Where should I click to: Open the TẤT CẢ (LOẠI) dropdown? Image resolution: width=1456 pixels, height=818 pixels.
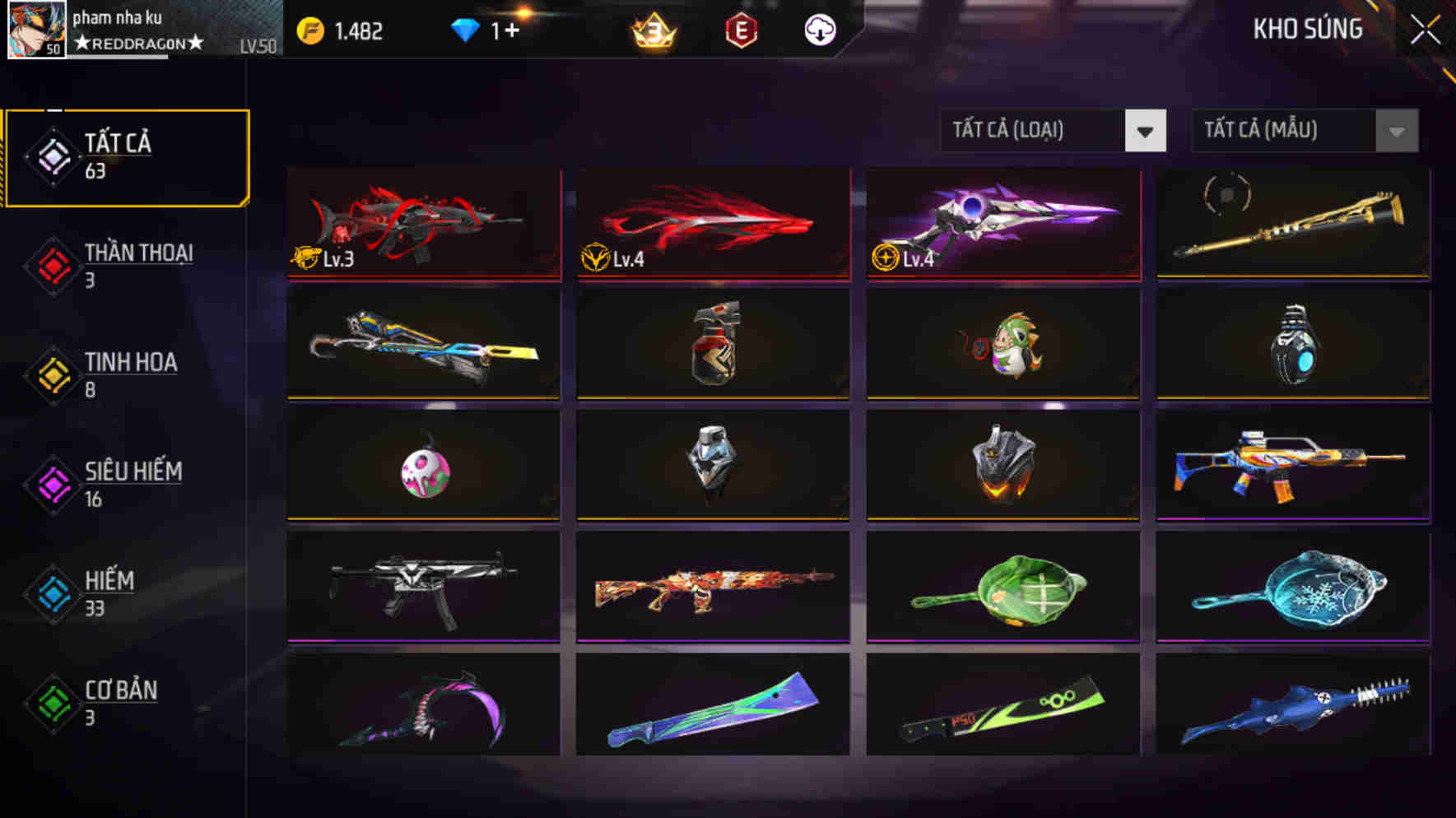pos(1029,129)
